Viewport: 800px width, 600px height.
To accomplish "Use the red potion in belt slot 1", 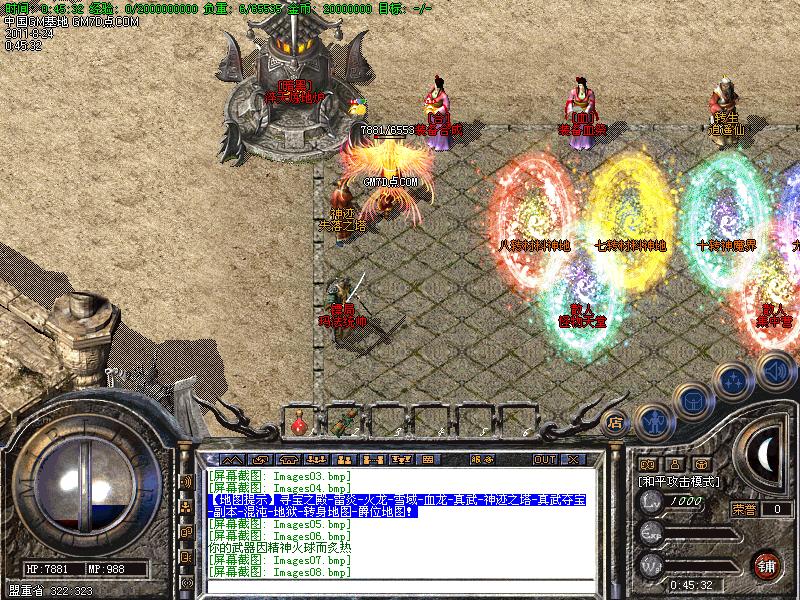I will click(x=298, y=423).
